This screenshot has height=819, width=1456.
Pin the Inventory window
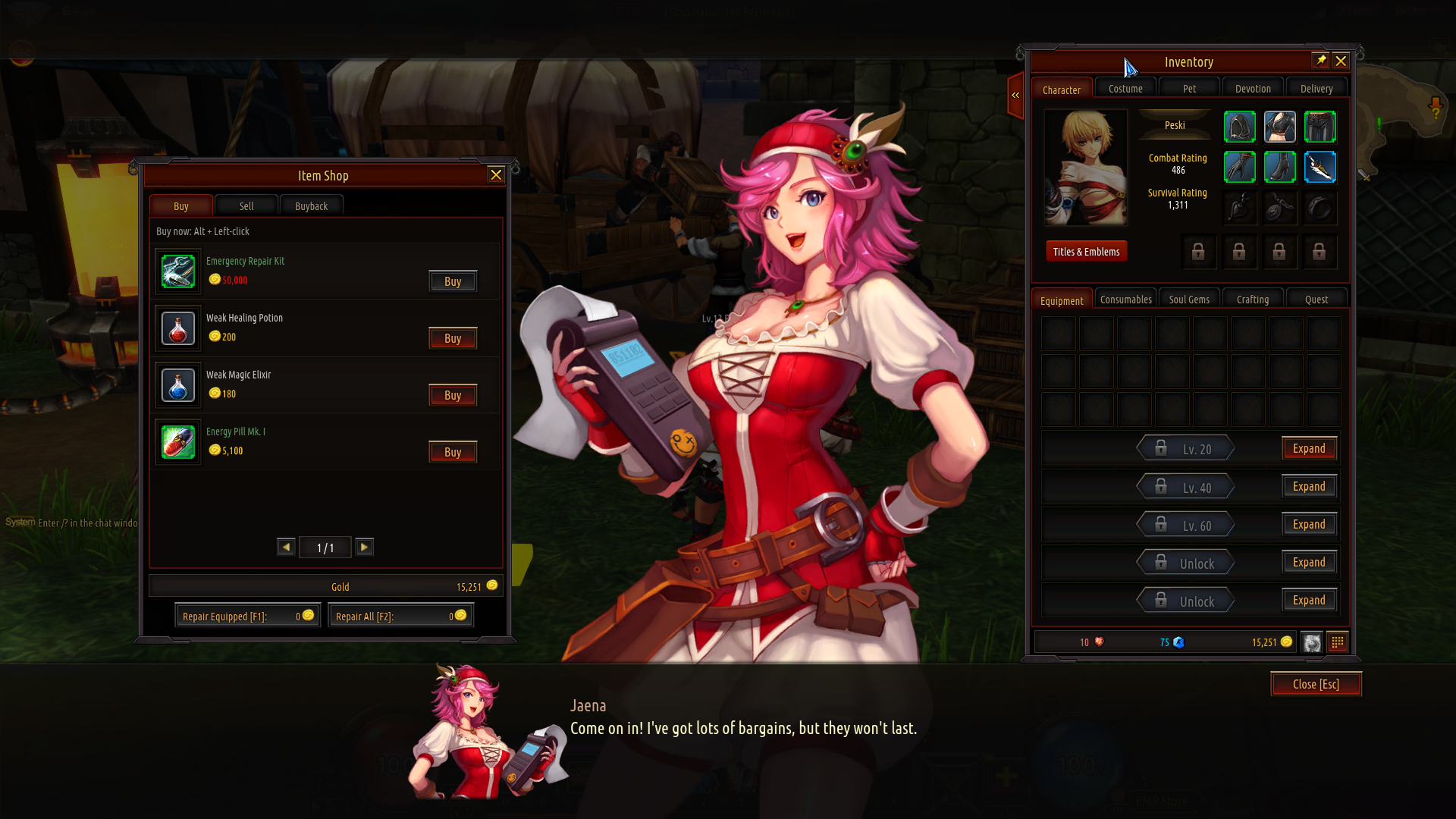pyautogui.click(x=1320, y=61)
